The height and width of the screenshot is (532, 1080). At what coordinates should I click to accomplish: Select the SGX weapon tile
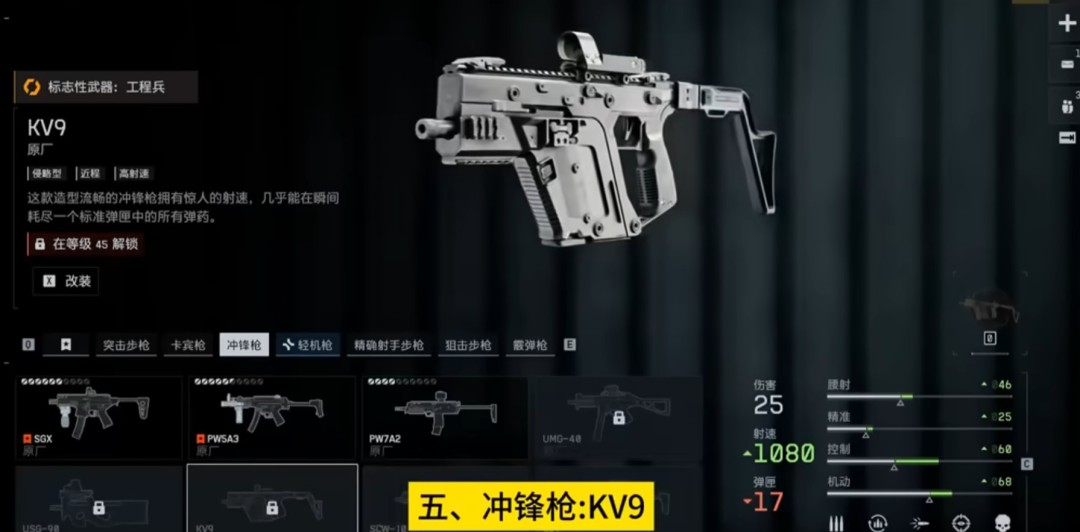pyautogui.click(x=98, y=417)
